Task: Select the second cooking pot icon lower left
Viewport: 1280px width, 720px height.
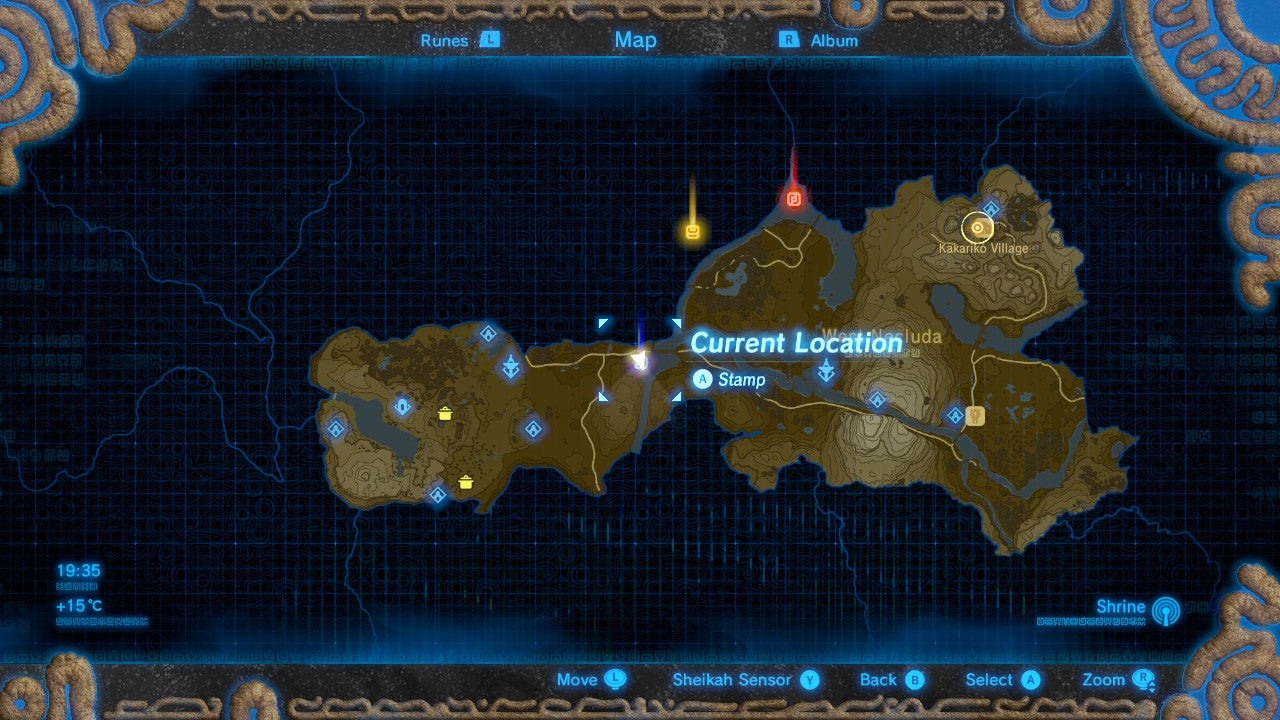Action: [x=465, y=482]
